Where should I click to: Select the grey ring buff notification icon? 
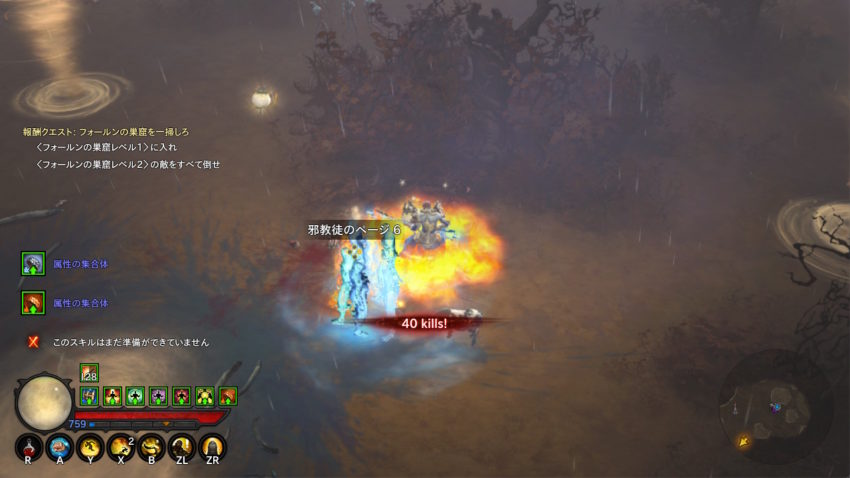pos(33,263)
